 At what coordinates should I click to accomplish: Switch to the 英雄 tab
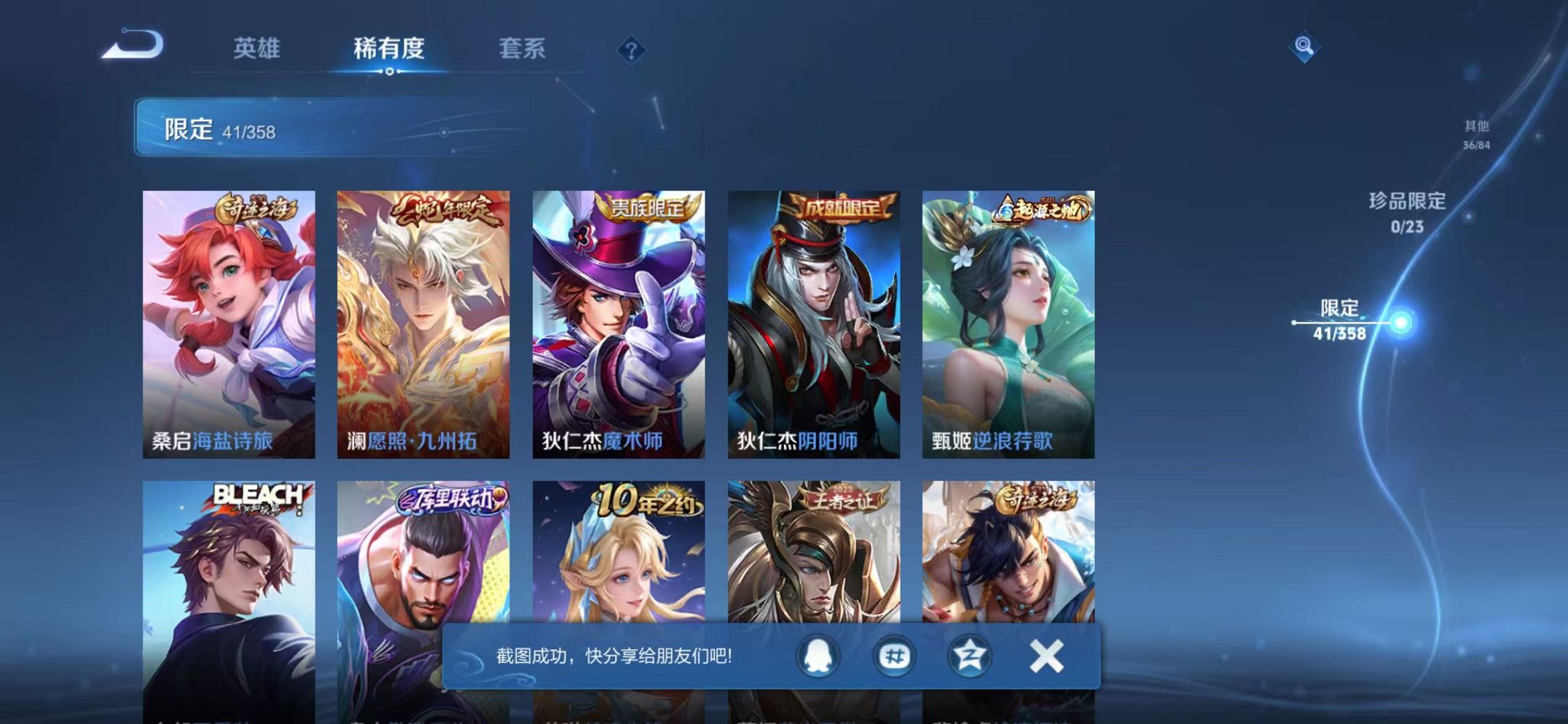tap(259, 47)
